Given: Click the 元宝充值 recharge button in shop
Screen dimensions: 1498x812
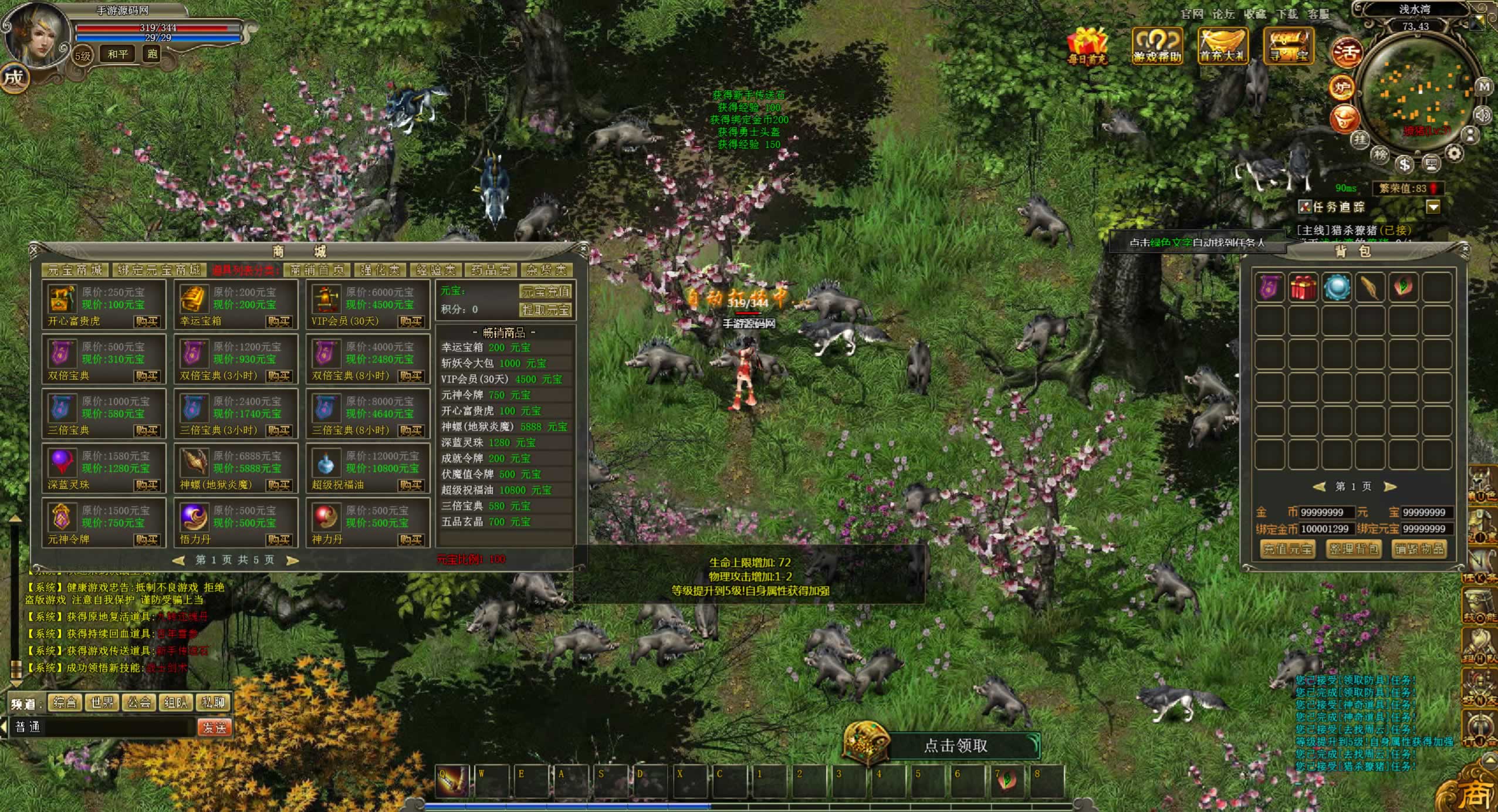Looking at the screenshot, I should point(545,292).
